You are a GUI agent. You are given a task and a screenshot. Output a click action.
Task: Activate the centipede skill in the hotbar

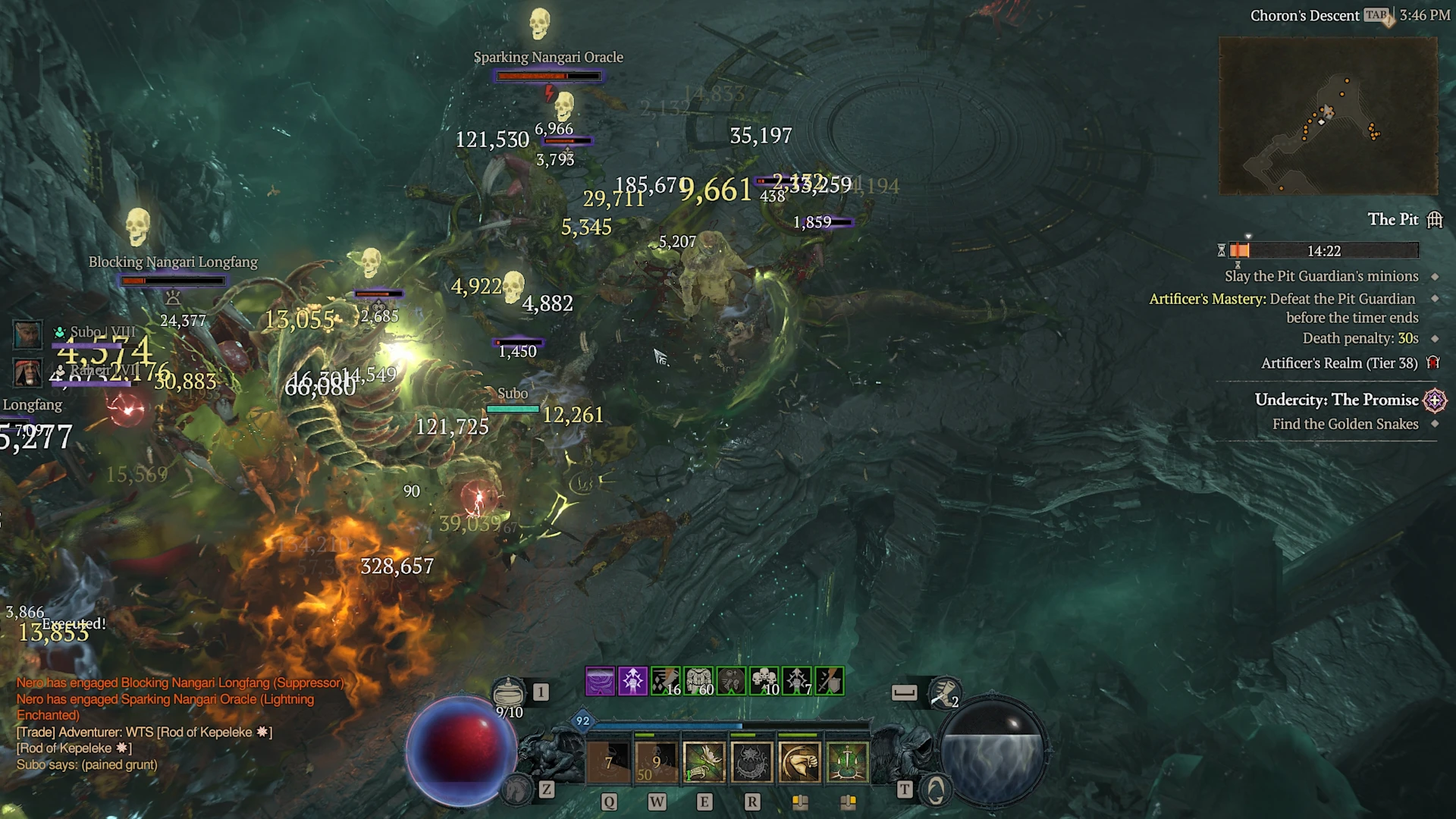click(752, 761)
